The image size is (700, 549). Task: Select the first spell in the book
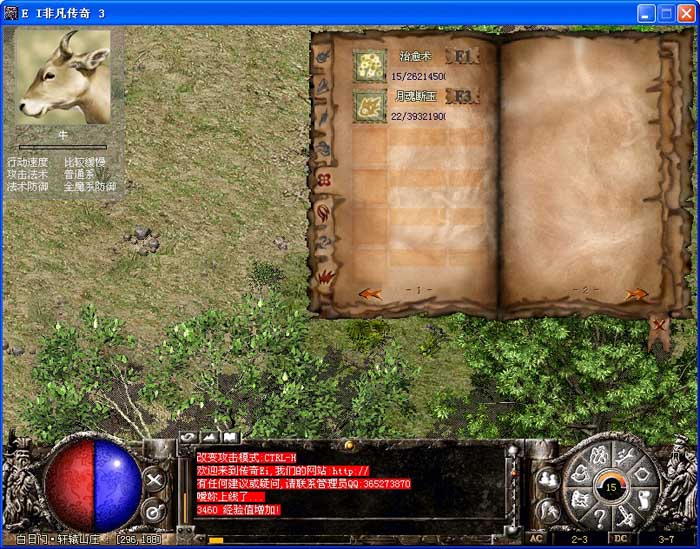click(x=370, y=65)
